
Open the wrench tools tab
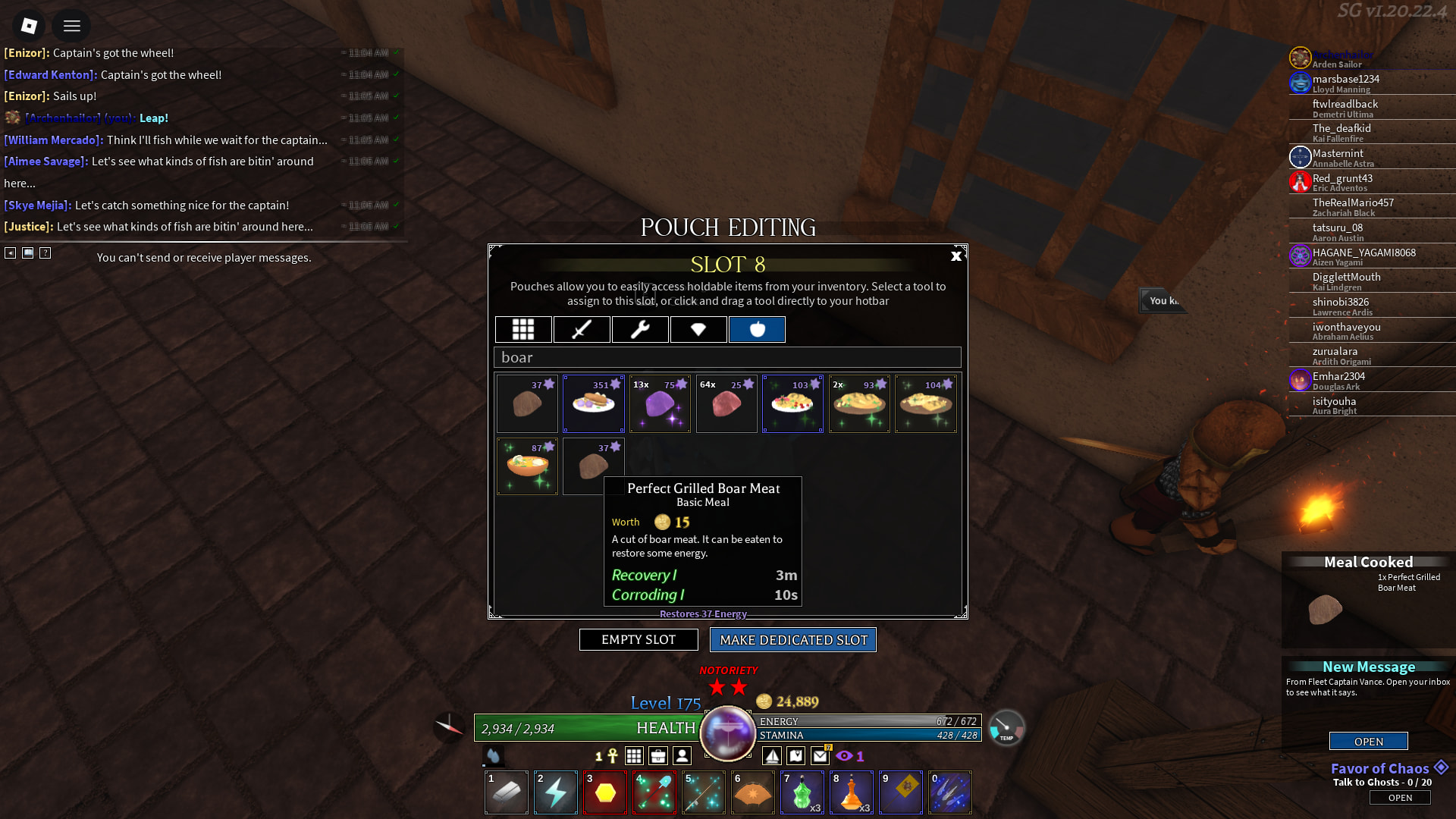point(640,330)
